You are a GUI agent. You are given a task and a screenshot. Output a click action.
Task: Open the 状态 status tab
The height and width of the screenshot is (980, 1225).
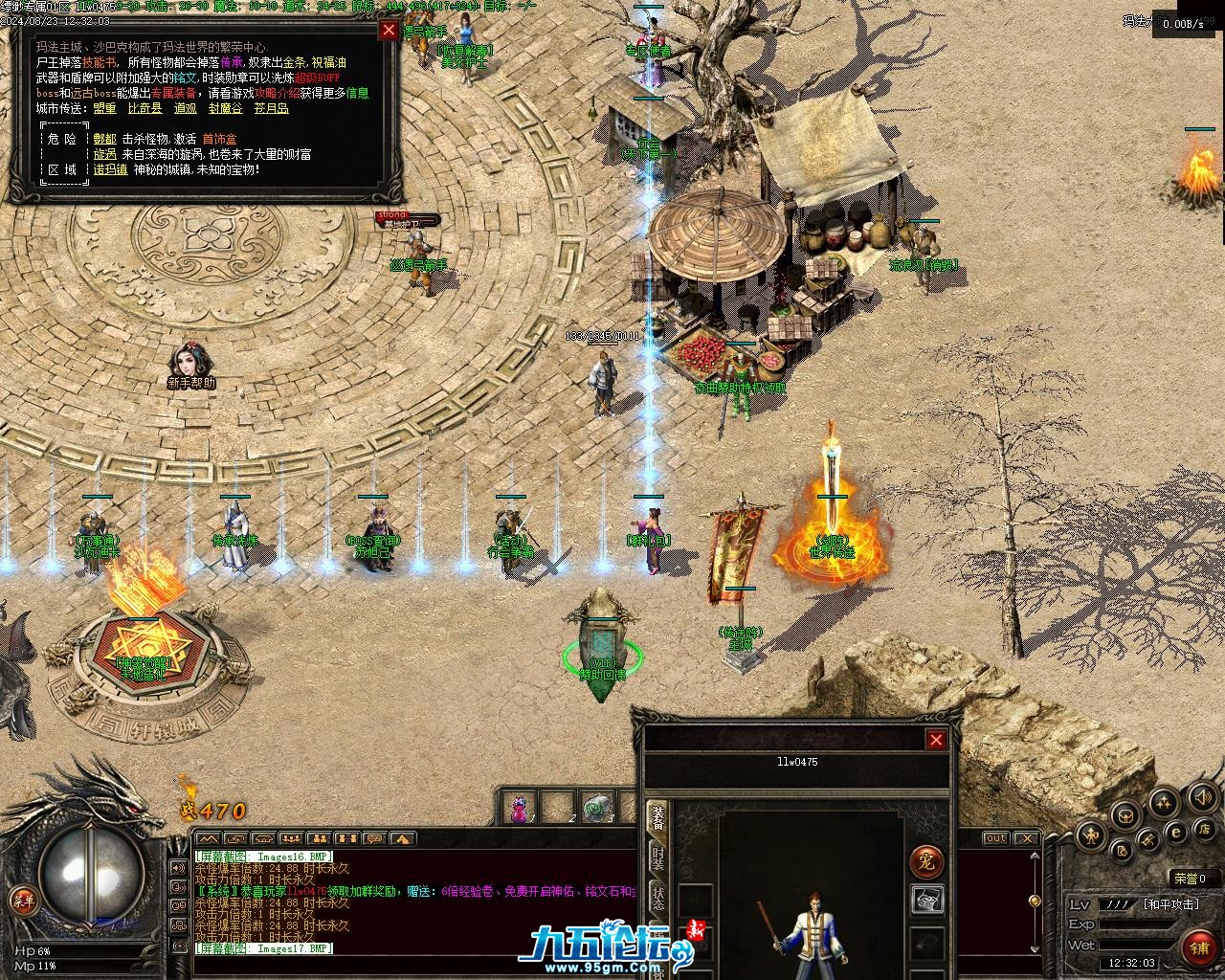pyautogui.click(x=658, y=898)
